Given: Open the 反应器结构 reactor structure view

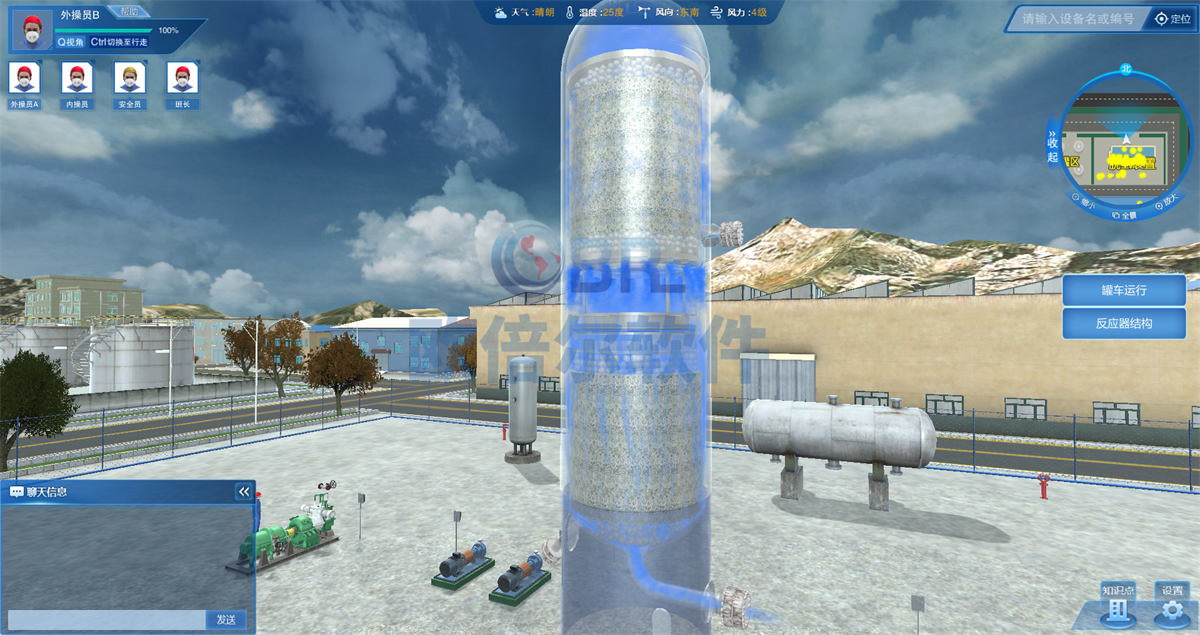Looking at the screenshot, I should (1123, 323).
